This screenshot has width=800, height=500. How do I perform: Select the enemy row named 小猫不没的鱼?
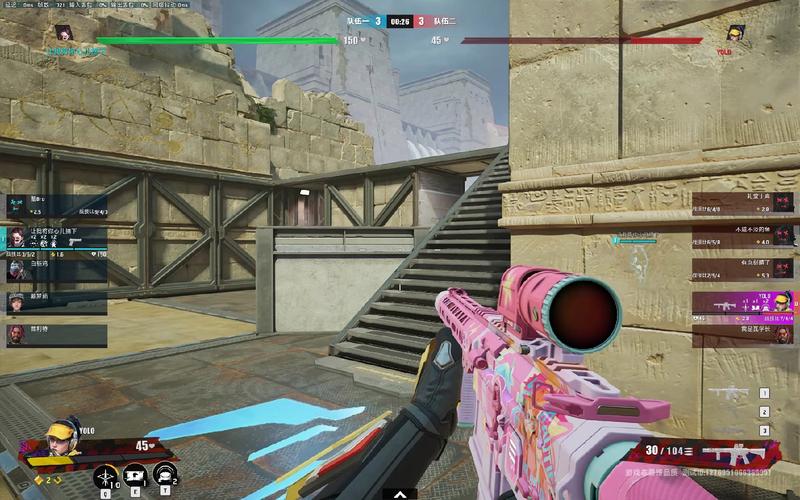point(745,235)
